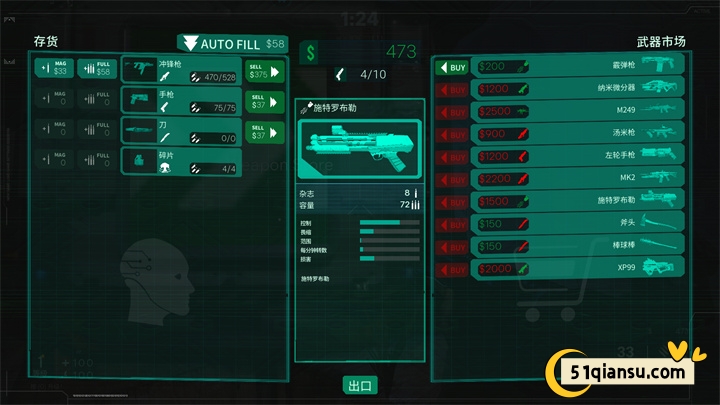Click the 施特罗布勒 weapon preview image
Image resolution: width=720 pixels, height=405 pixels.
point(360,148)
